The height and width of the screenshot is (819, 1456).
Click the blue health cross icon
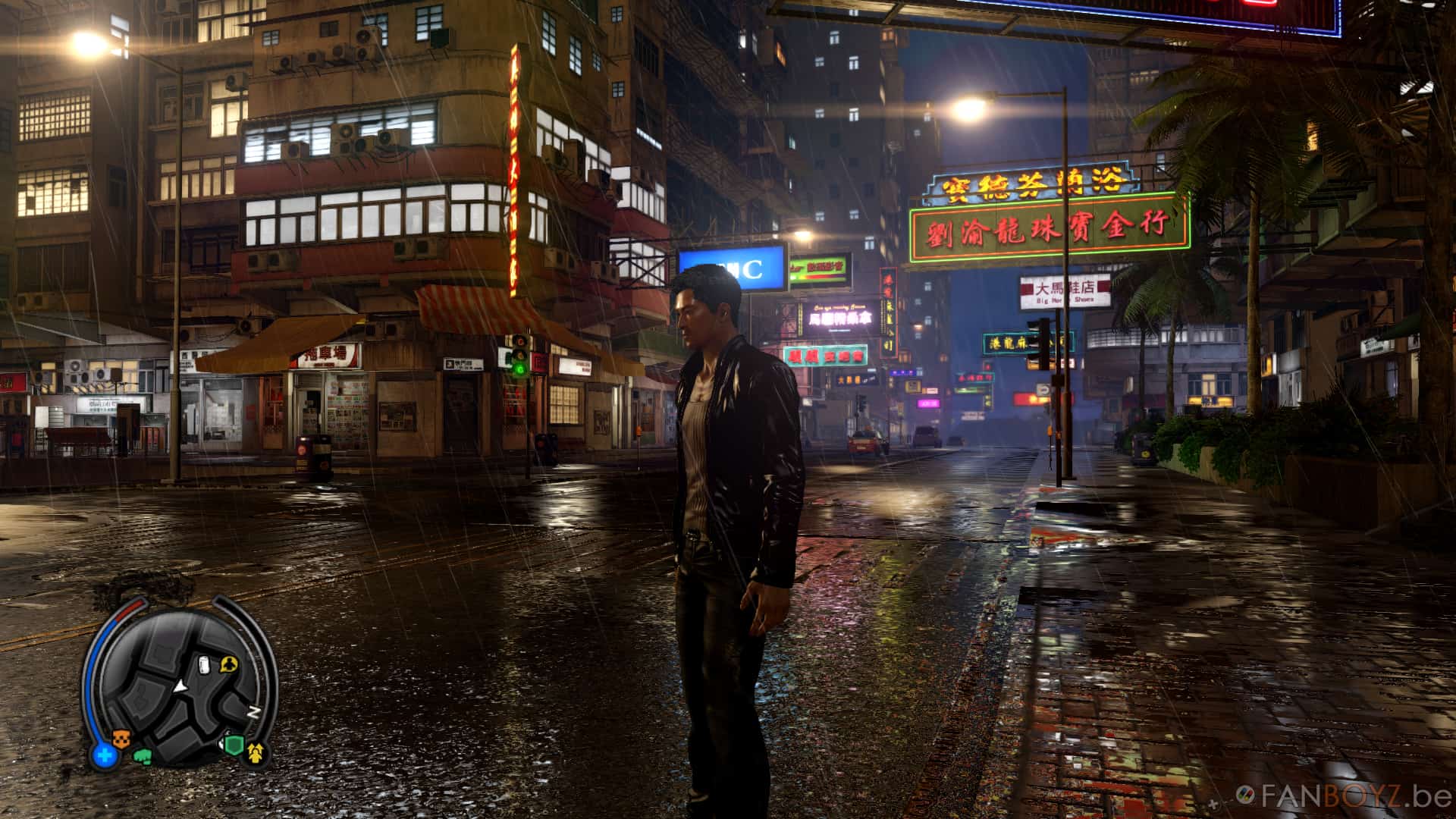[105, 755]
